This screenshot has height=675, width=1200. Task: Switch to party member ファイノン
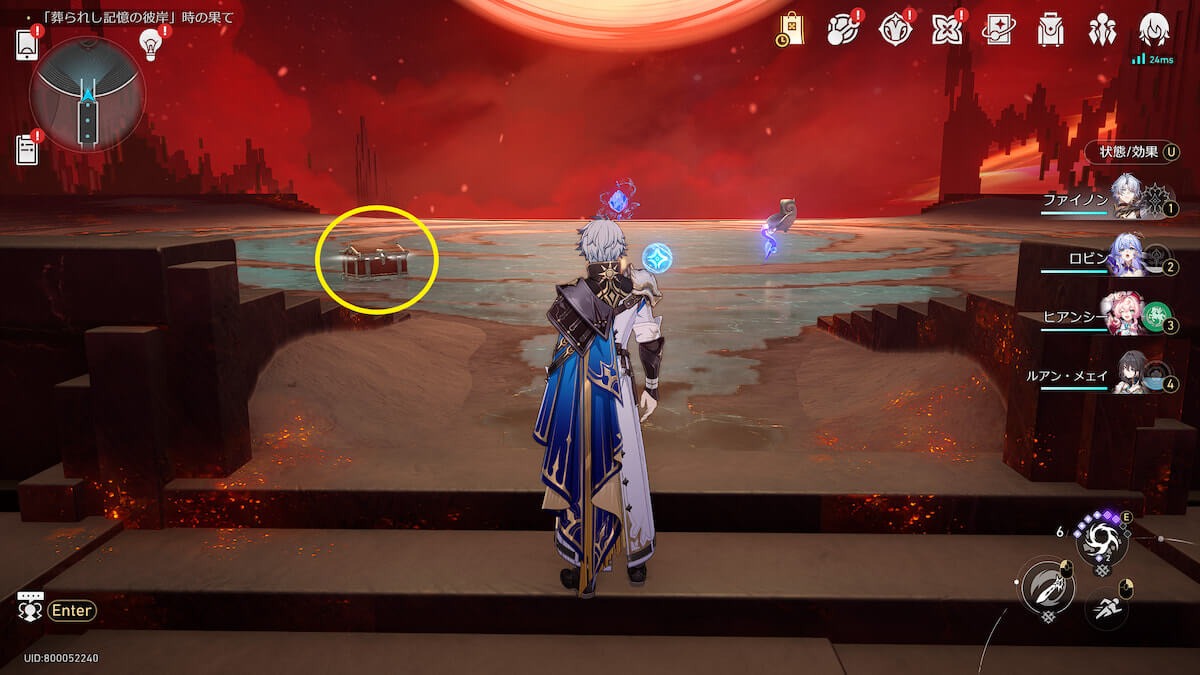coord(1128,198)
